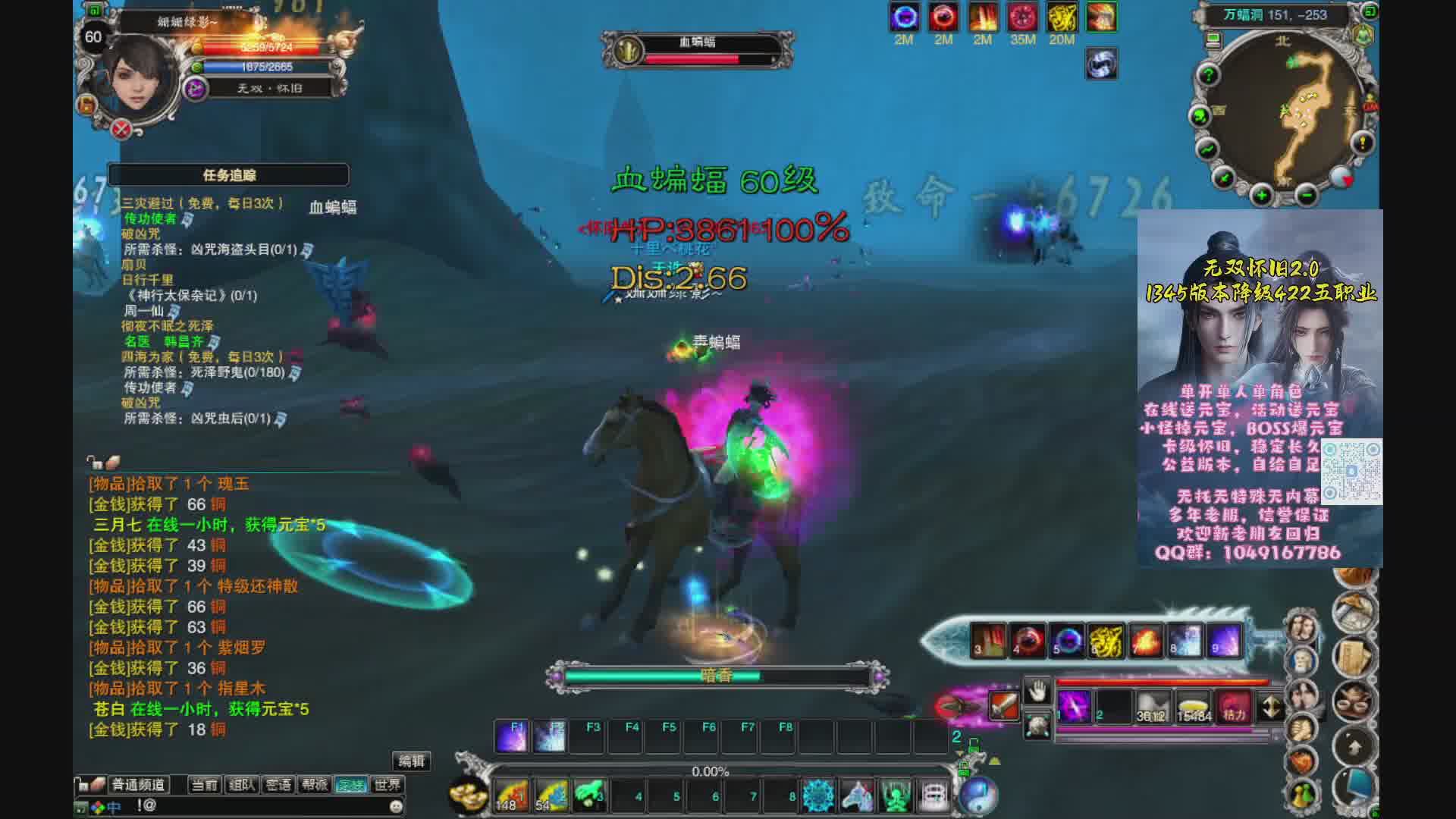Open the 普通频道 channel selector
The image size is (1456, 819).
click(x=139, y=785)
